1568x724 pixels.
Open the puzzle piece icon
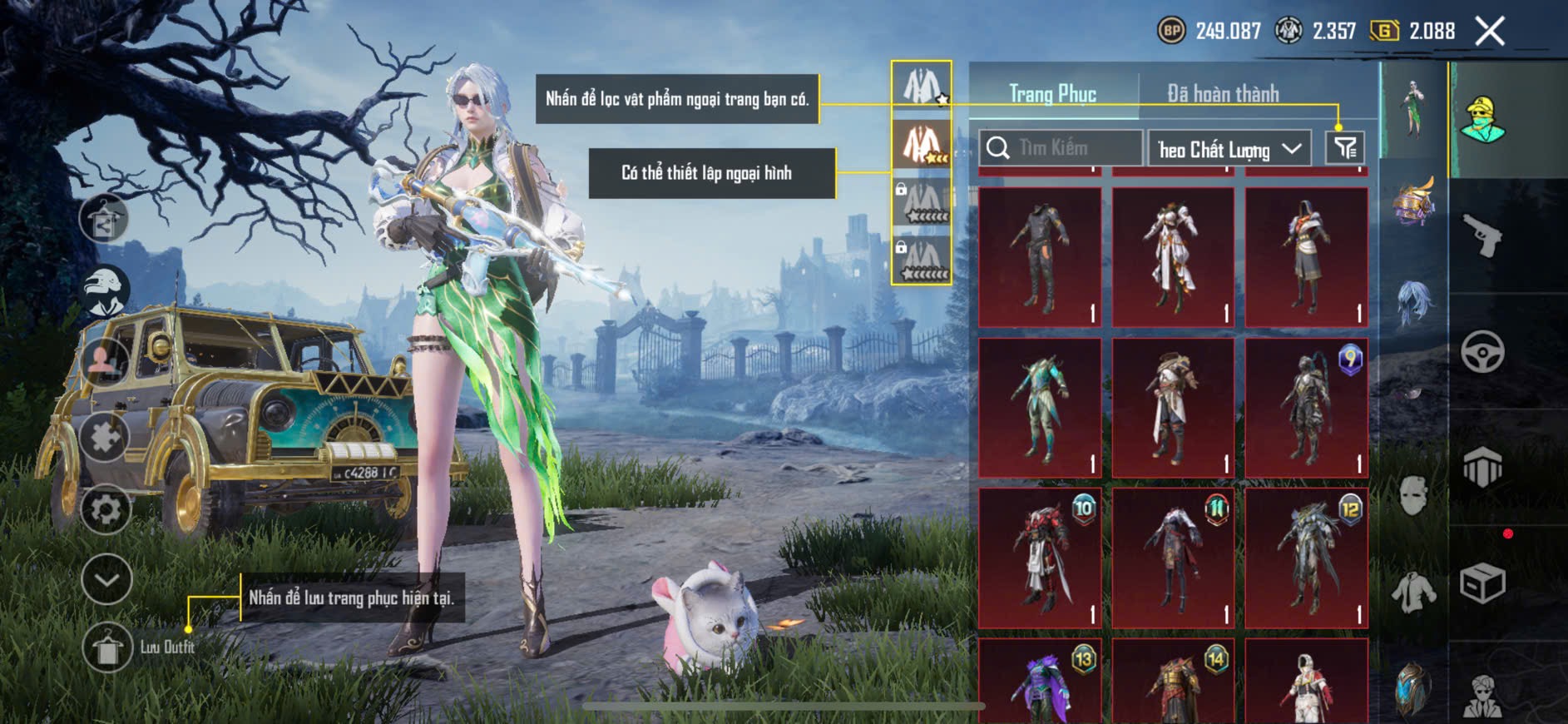105,436
